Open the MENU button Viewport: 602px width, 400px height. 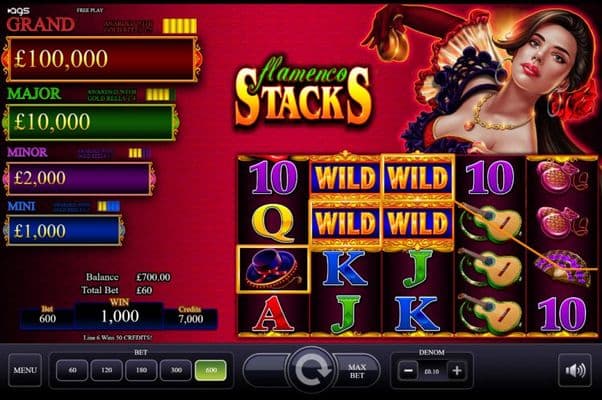point(25,370)
